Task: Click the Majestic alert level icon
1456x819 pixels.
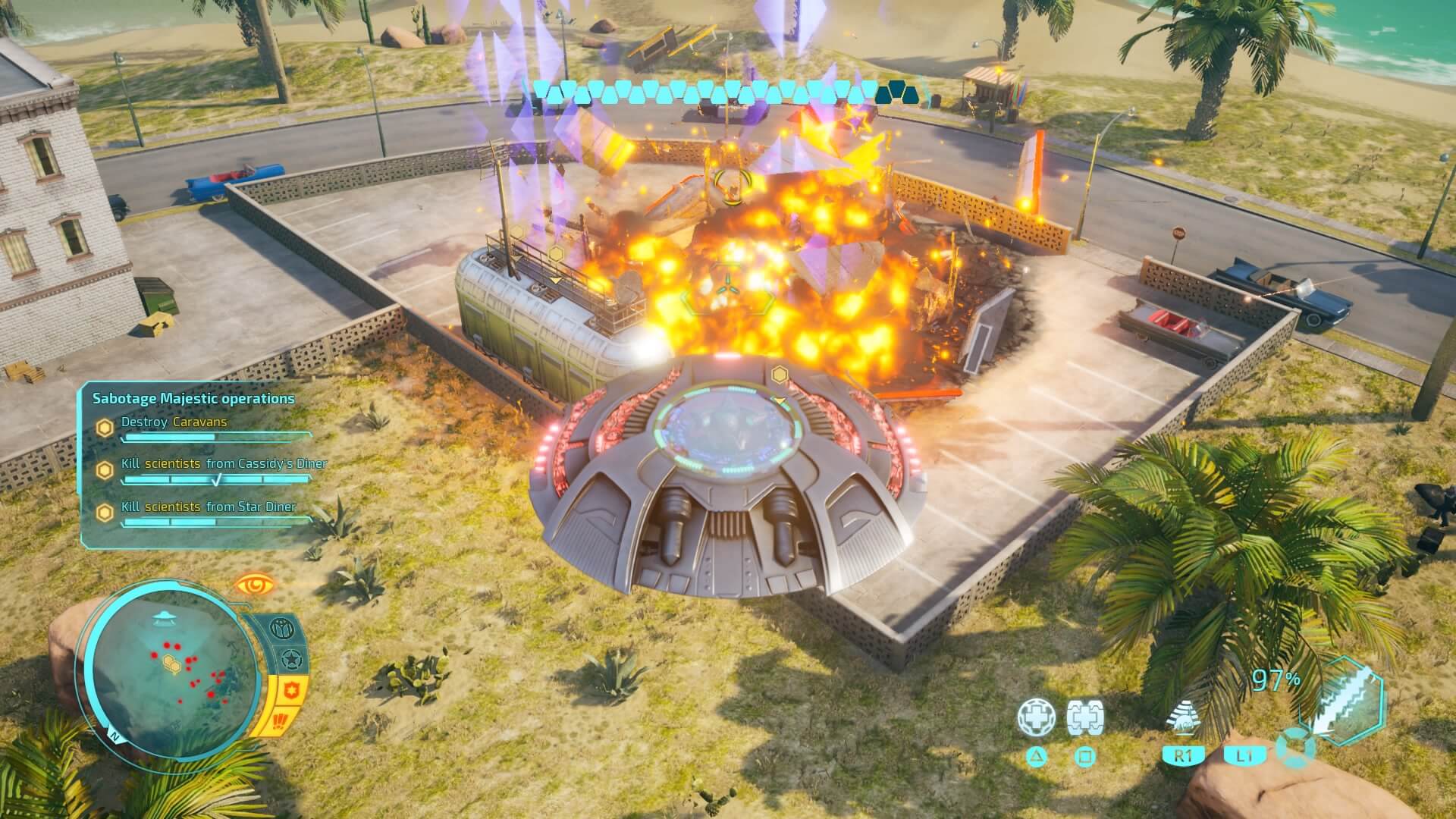Action: [x=282, y=629]
